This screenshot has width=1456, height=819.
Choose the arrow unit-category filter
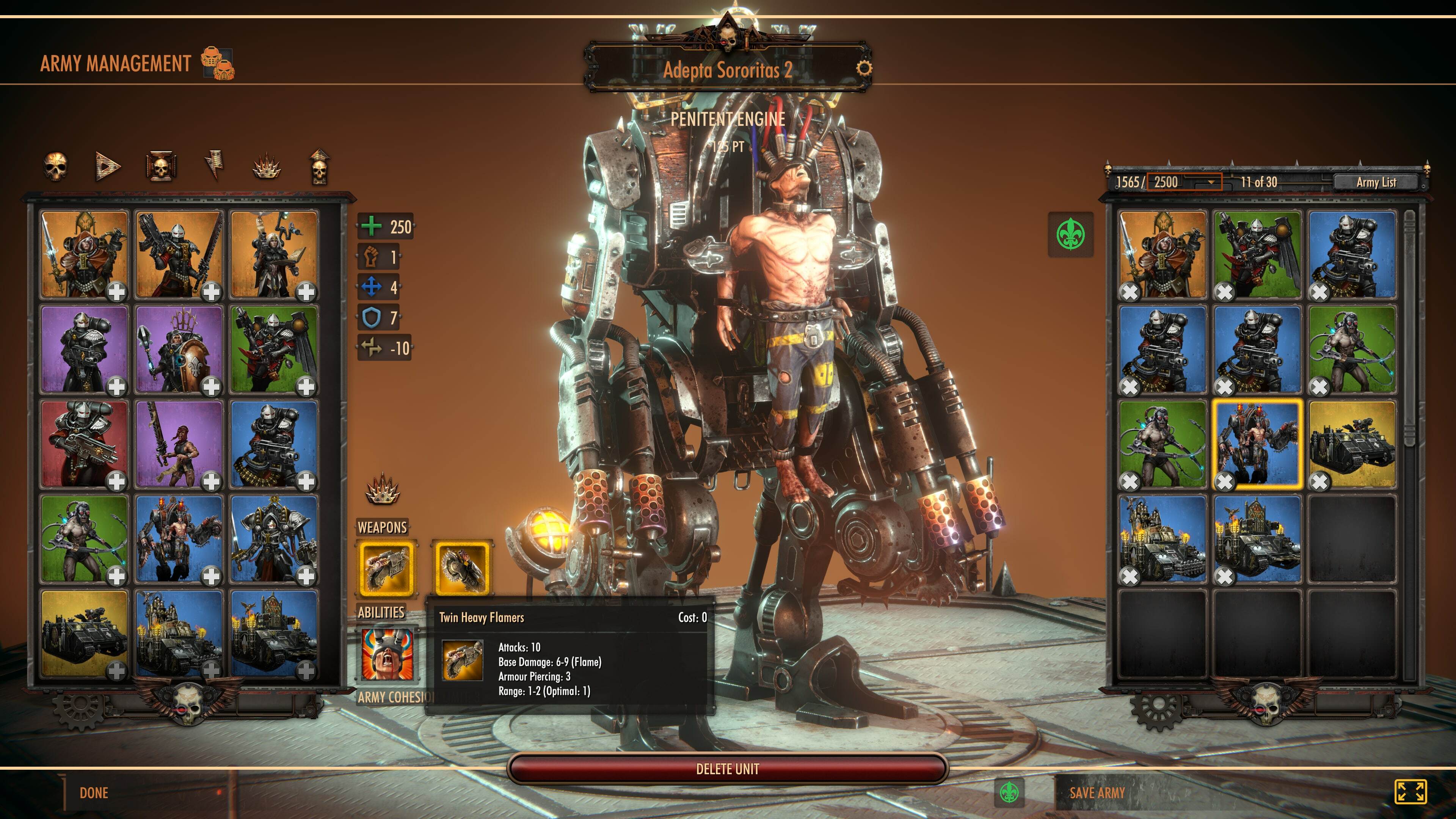pos(107,166)
